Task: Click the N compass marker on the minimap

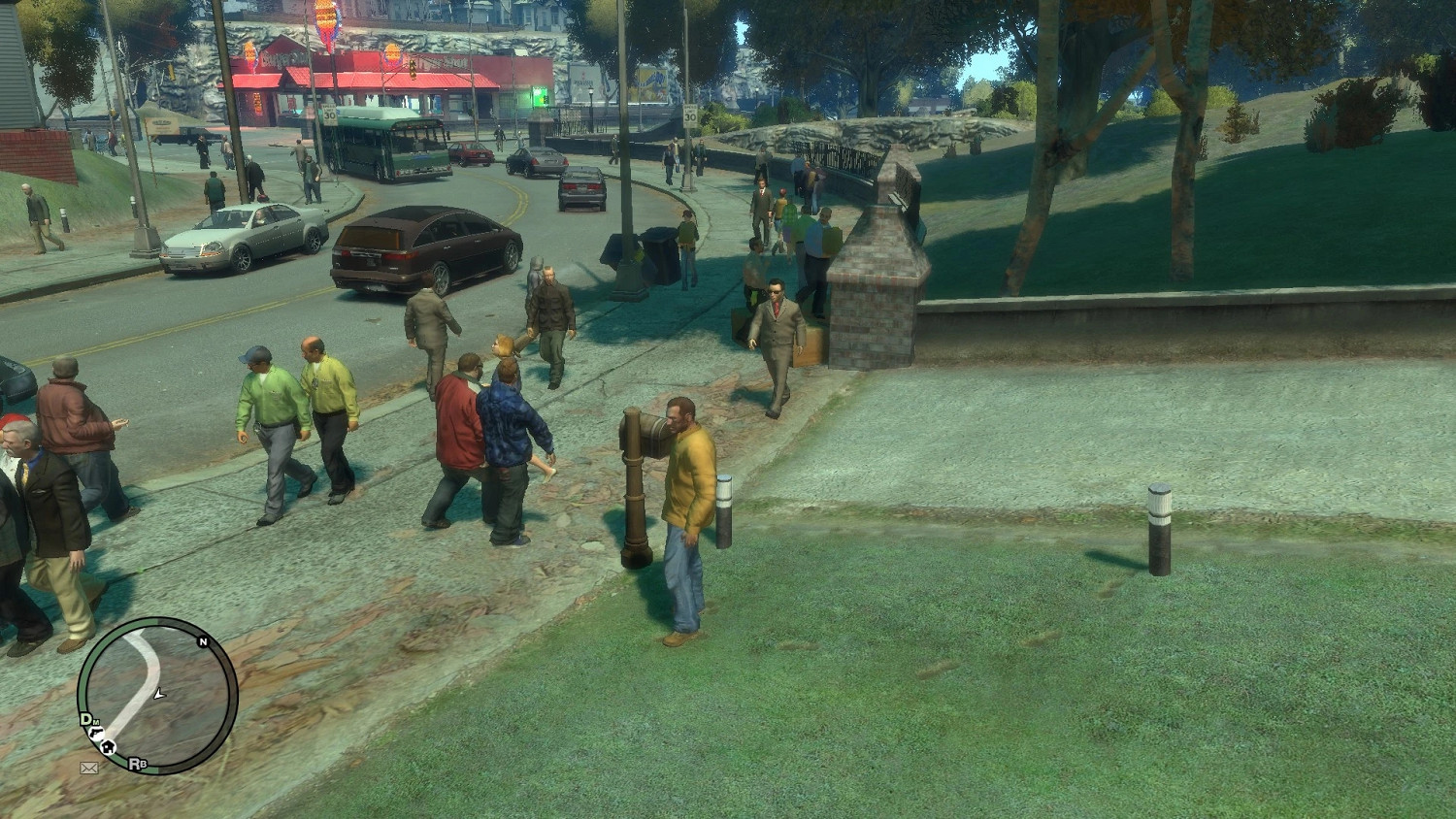Action: pyautogui.click(x=203, y=642)
